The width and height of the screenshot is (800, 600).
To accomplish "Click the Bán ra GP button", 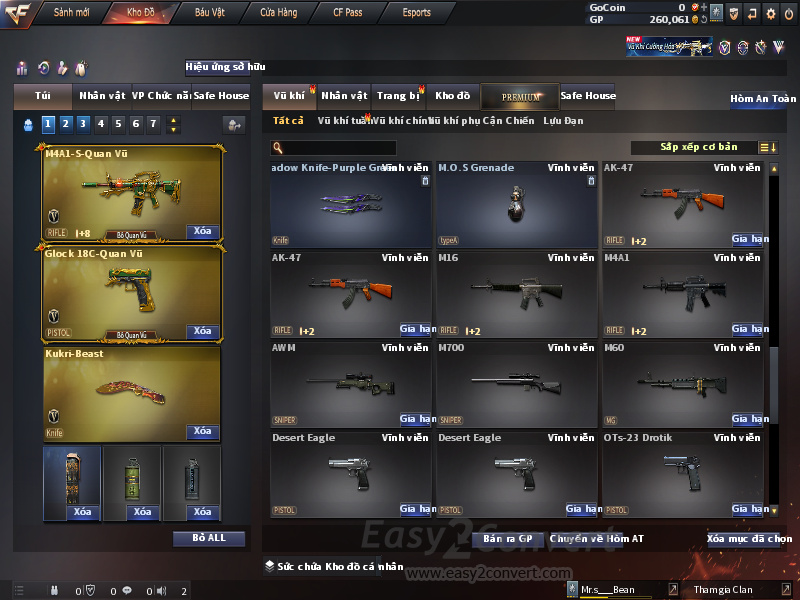I will click(507, 539).
